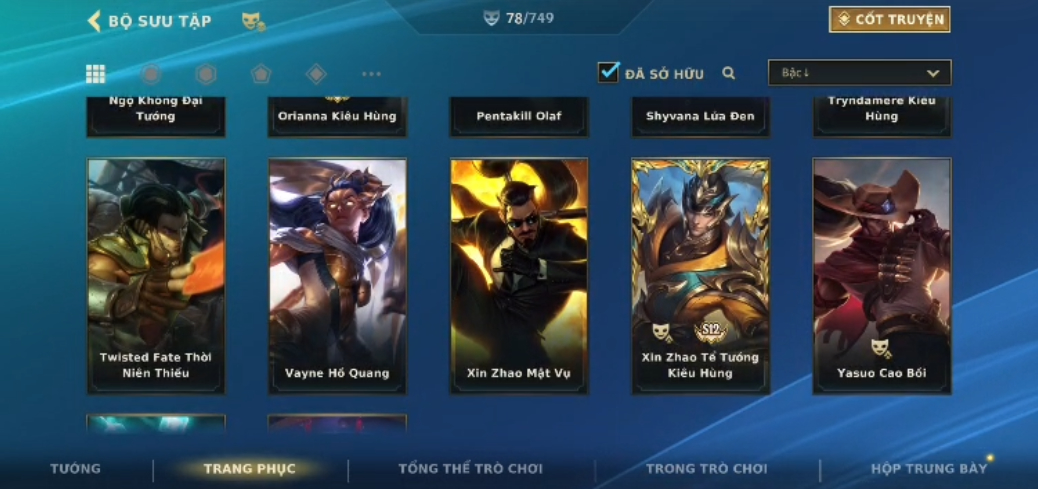Choose the Vayne Hồ Quang skin card
Image resolution: width=1038 pixels, height=489 pixels.
coord(337,275)
